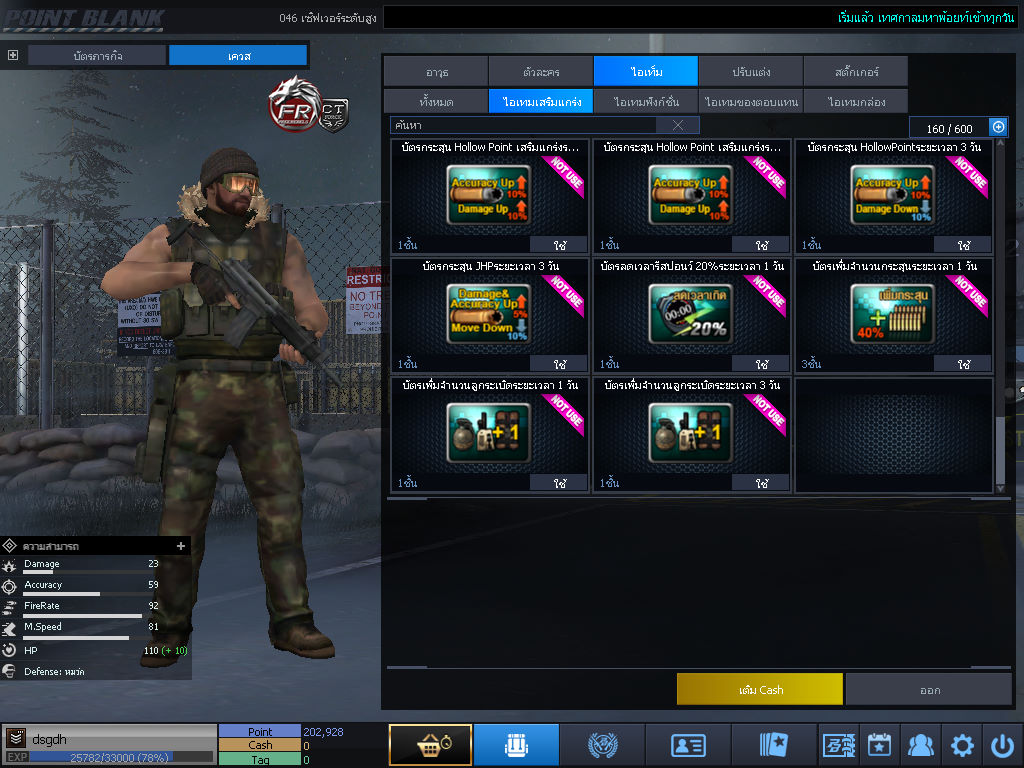Use the 20% respawn reduction card
The height and width of the screenshot is (768, 1024).
pyautogui.click(x=762, y=364)
